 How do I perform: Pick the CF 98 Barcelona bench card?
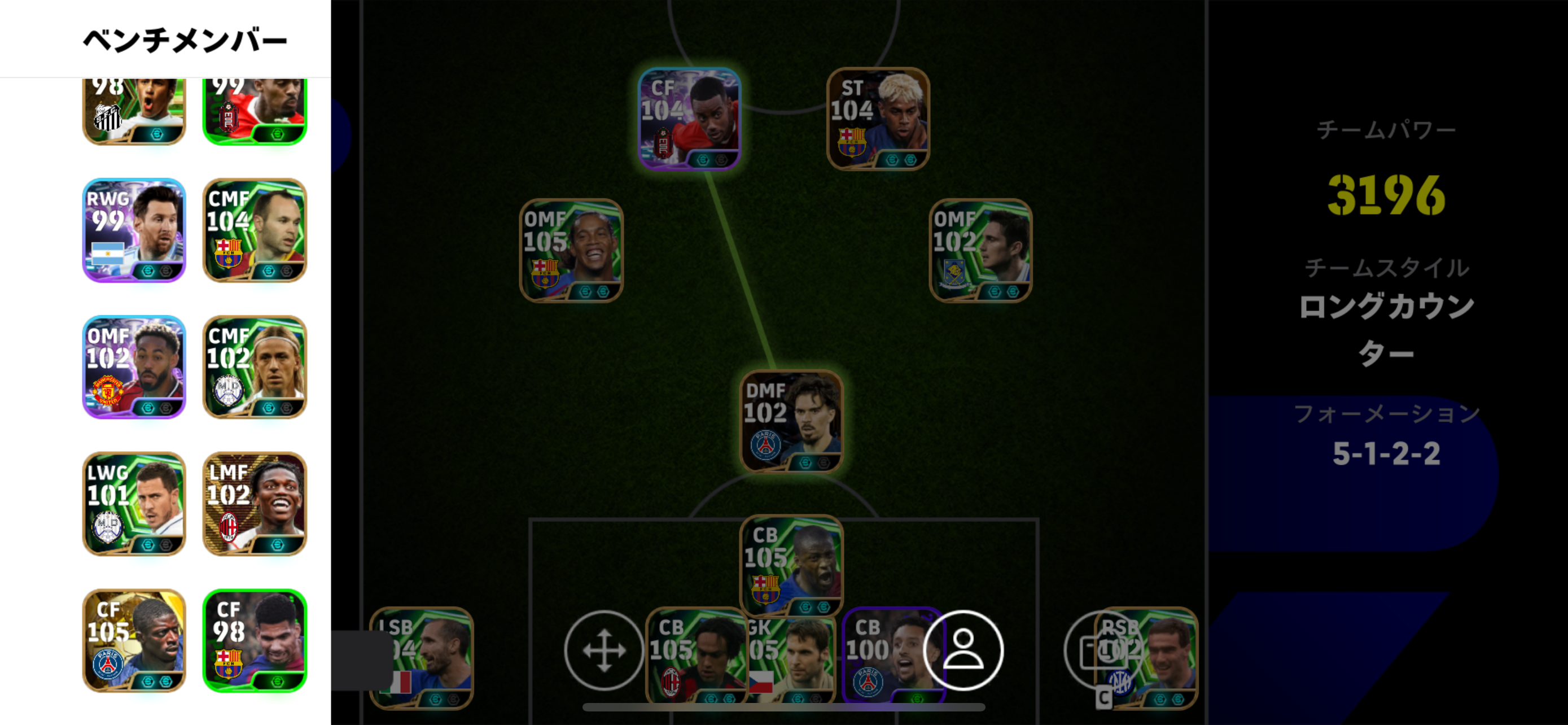255,640
